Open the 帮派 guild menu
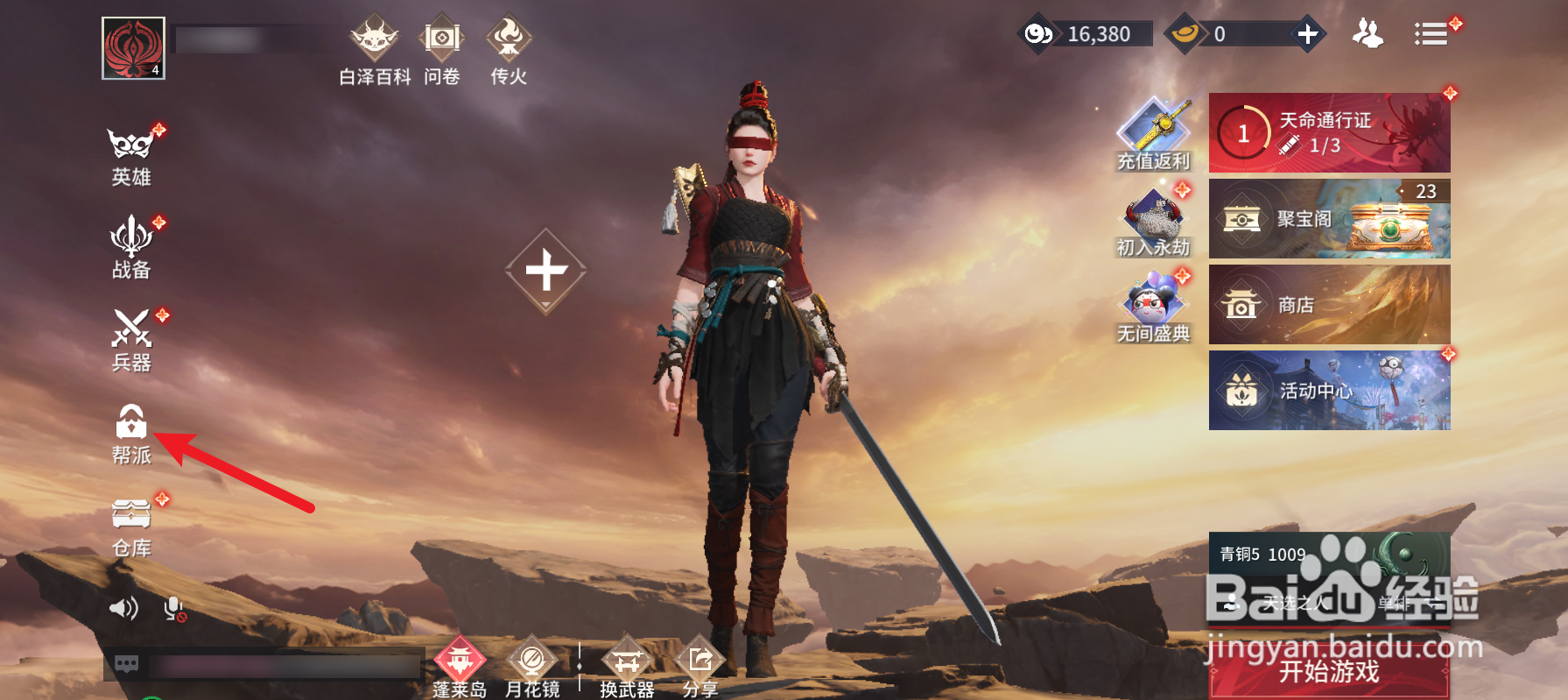 (x=131, y=434)
